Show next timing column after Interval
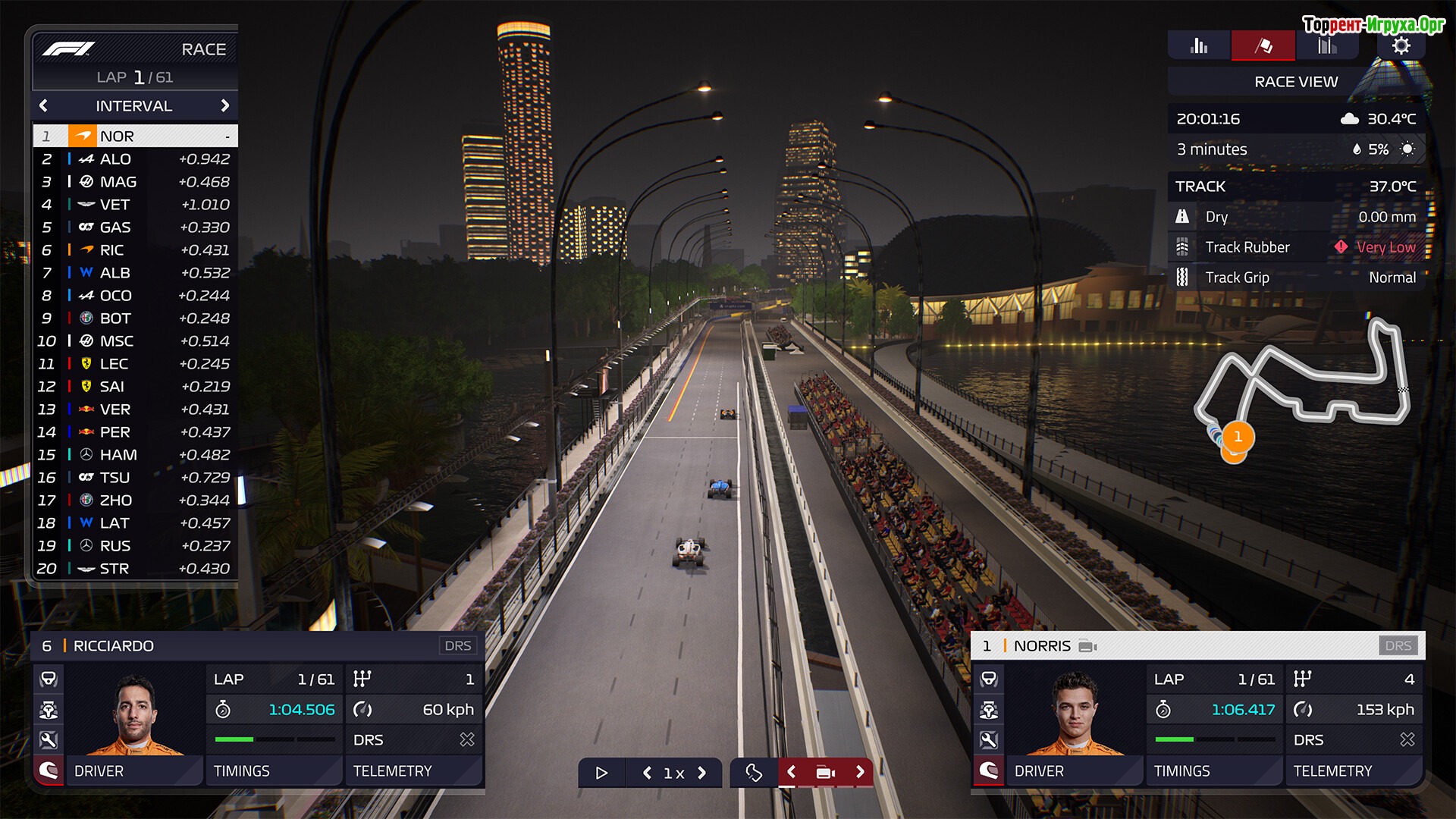Image resolution: width=1456 pixels, height=819 pixels. click(224, 106)
